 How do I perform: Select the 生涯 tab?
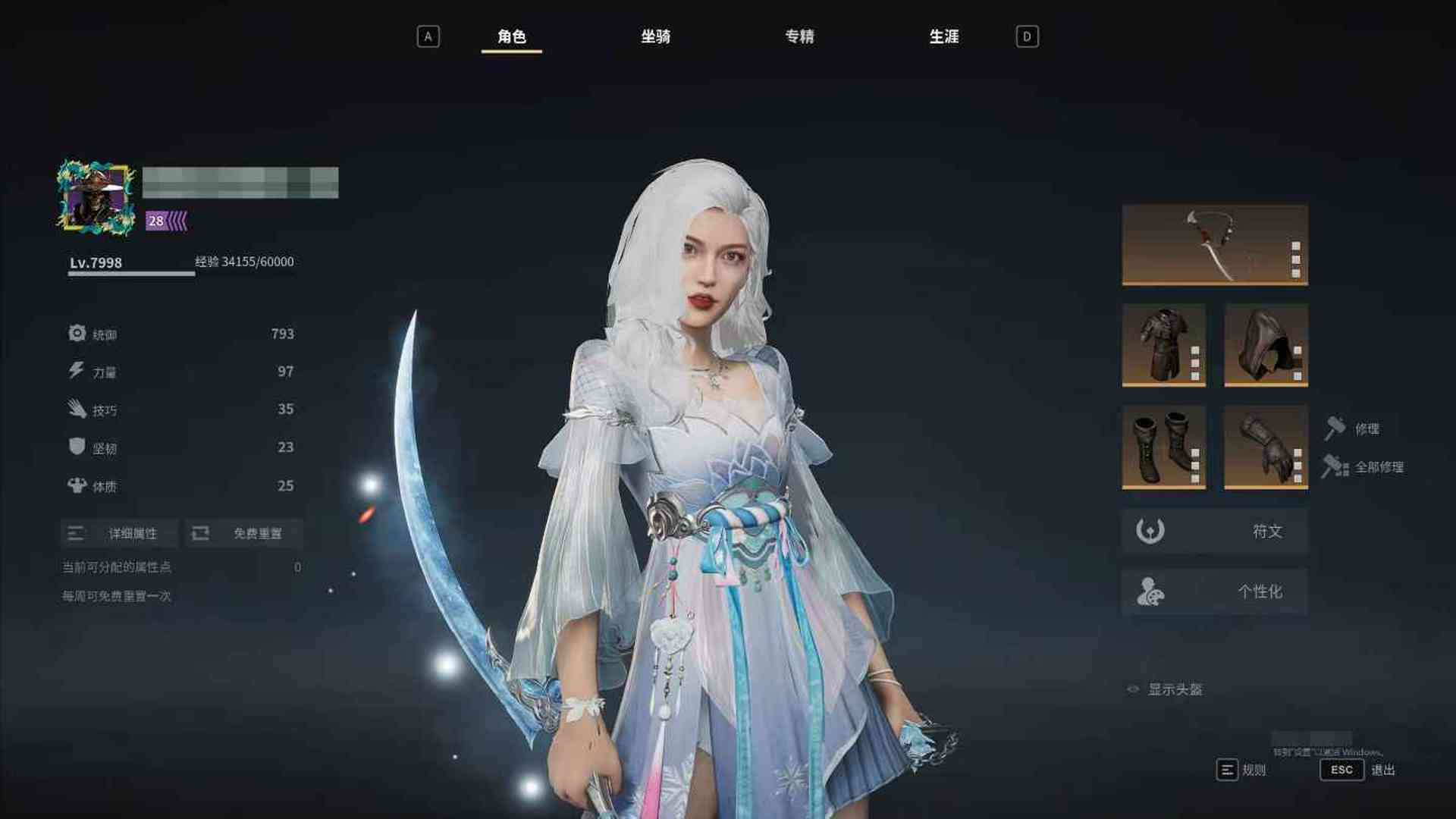(x=943, y=36)
